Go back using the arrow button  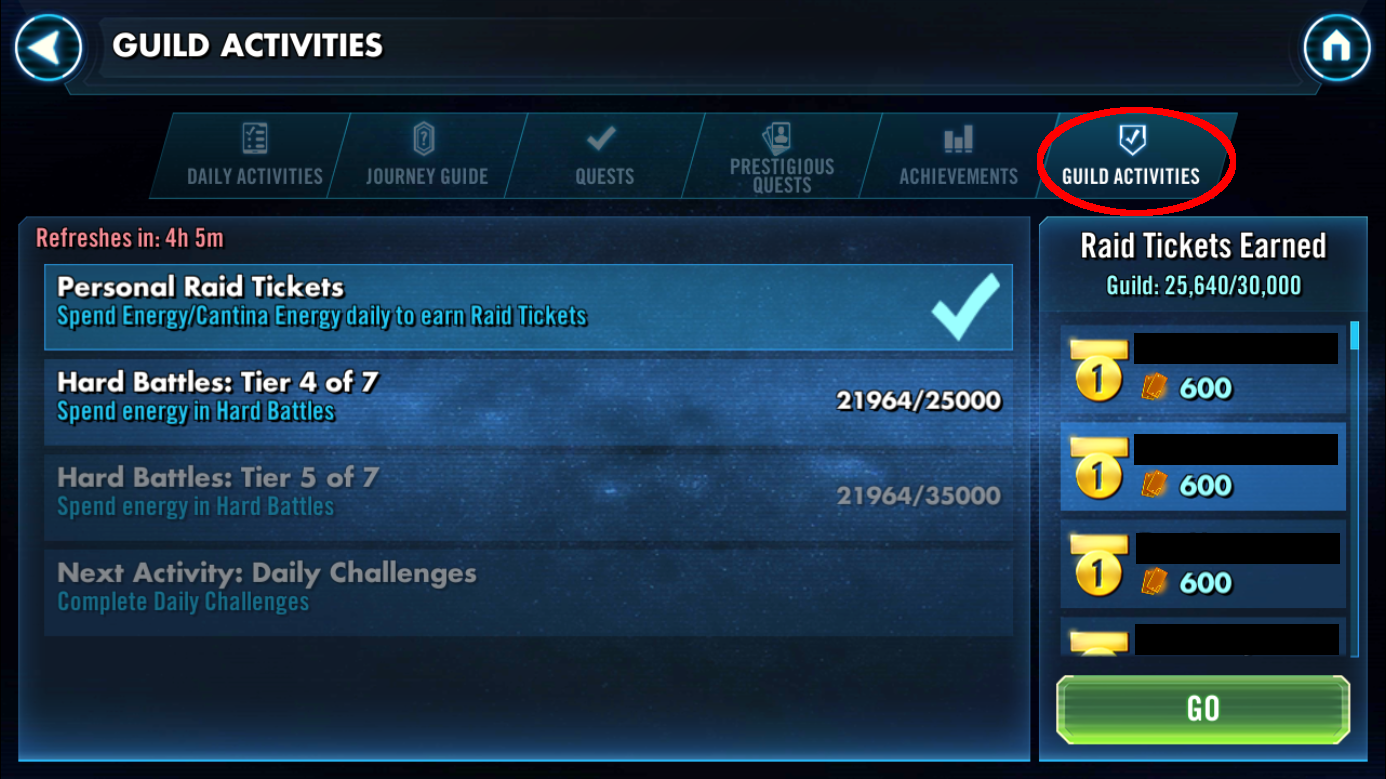point(48,47)
